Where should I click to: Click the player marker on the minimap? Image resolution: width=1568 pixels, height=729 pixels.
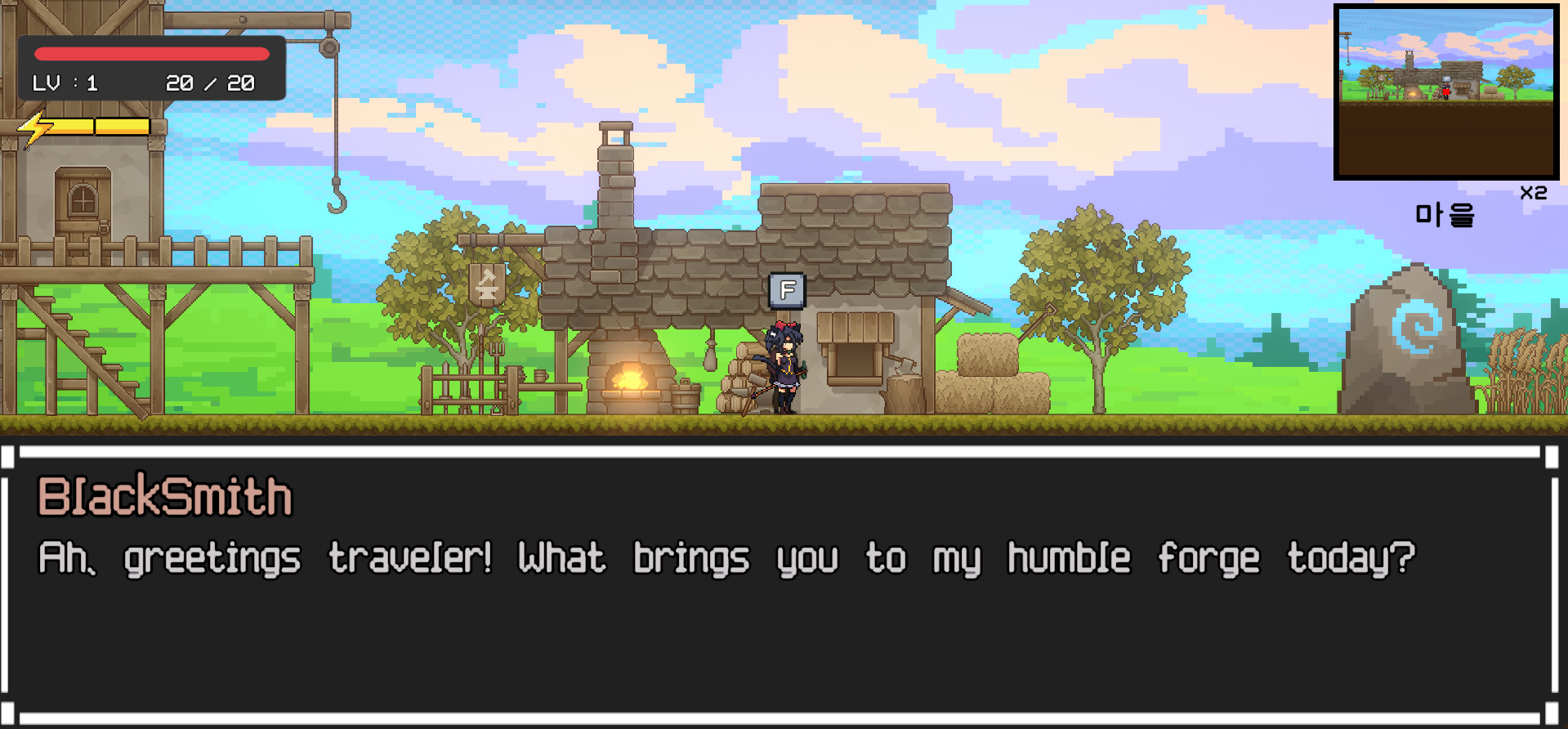[x=1445, y=92]
